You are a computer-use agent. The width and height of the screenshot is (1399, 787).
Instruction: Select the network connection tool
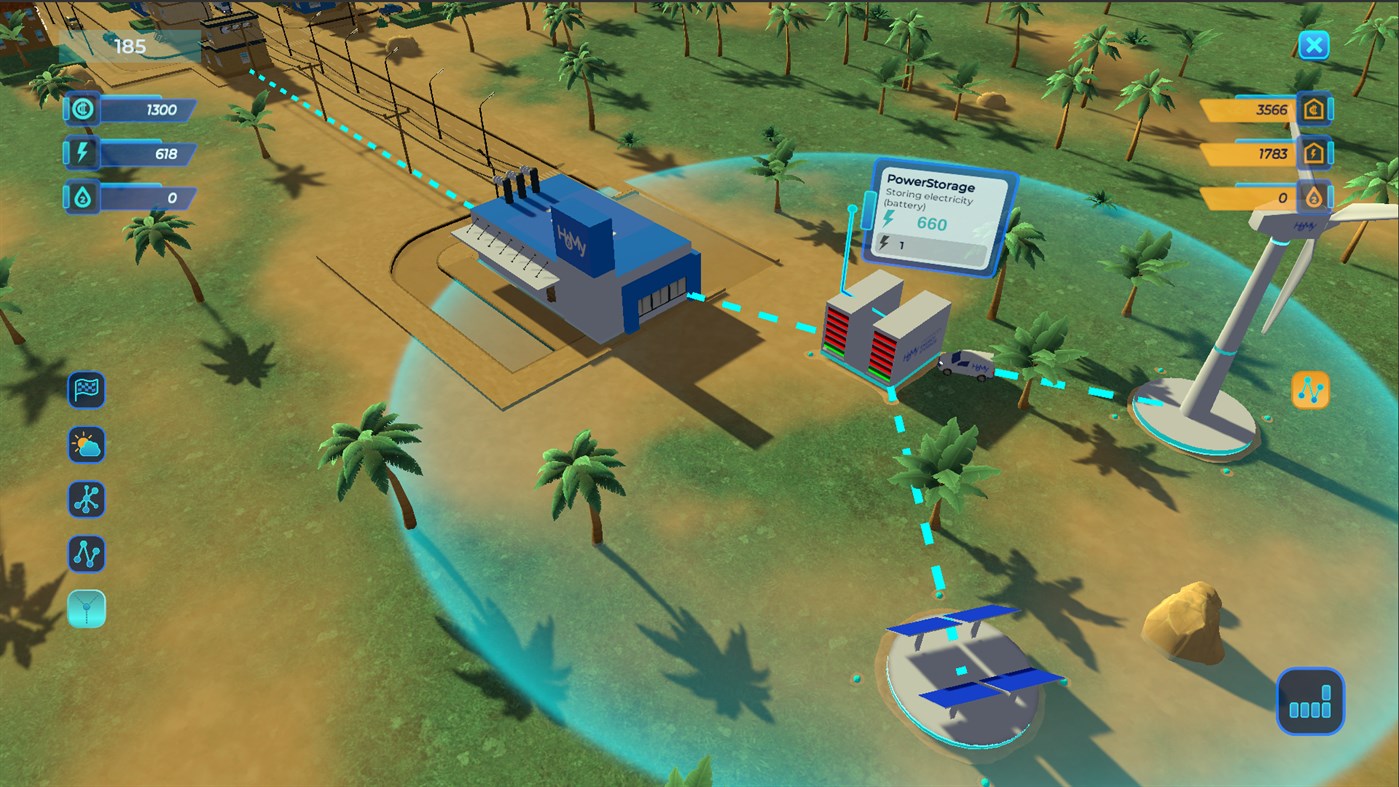85,500
